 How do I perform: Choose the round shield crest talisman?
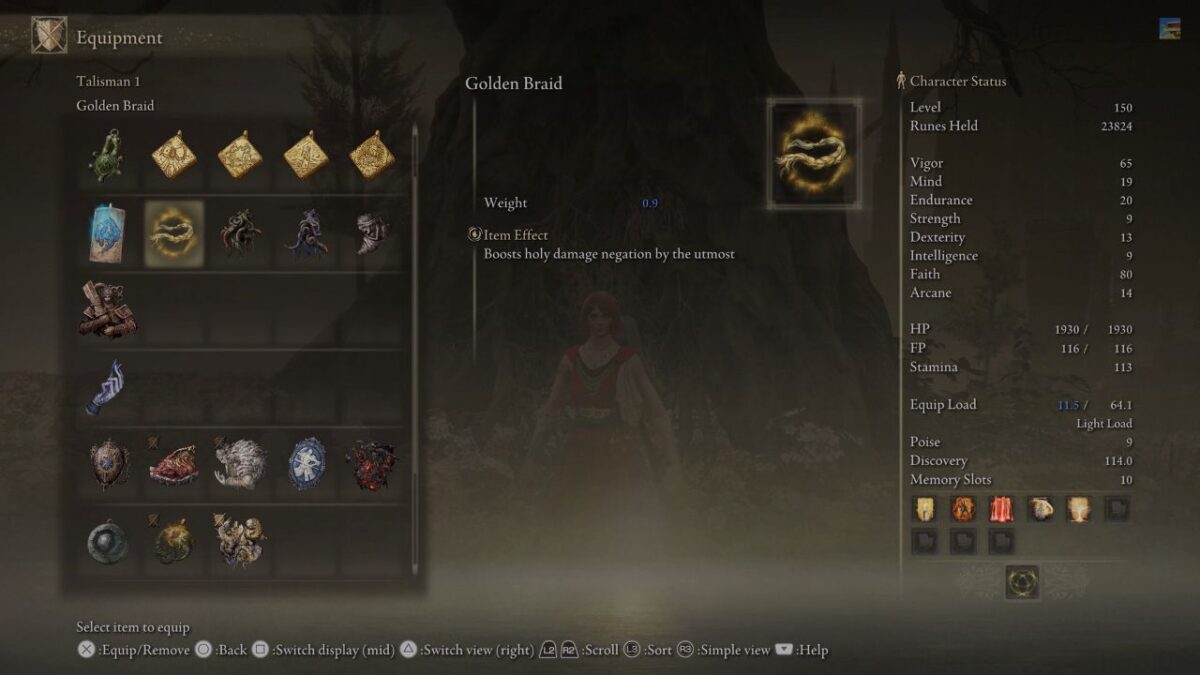107,464
